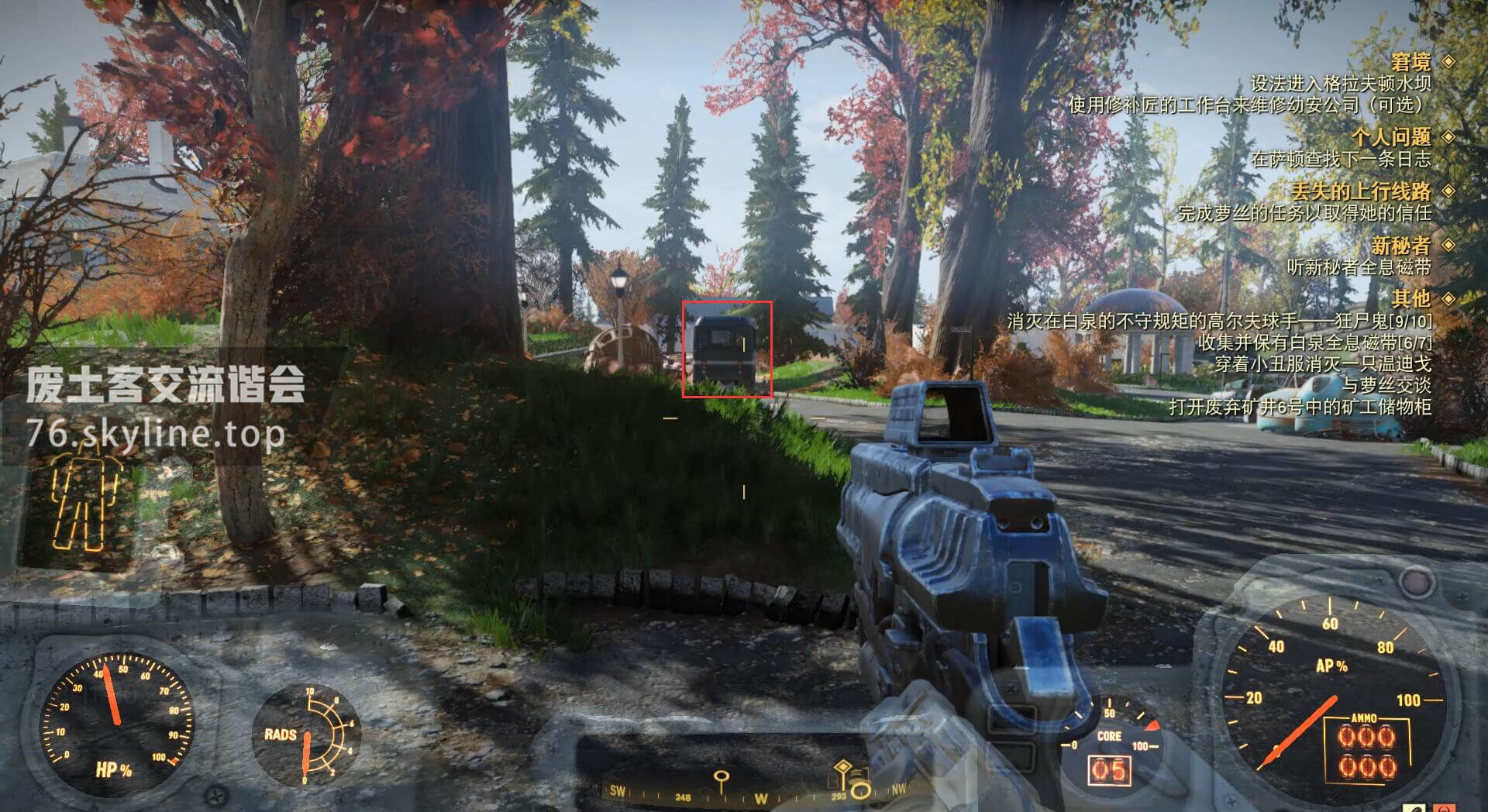Open the 76.skyline.top watermark link
The width and height of the screenshot is (1488, 812).
pos(155,434)
